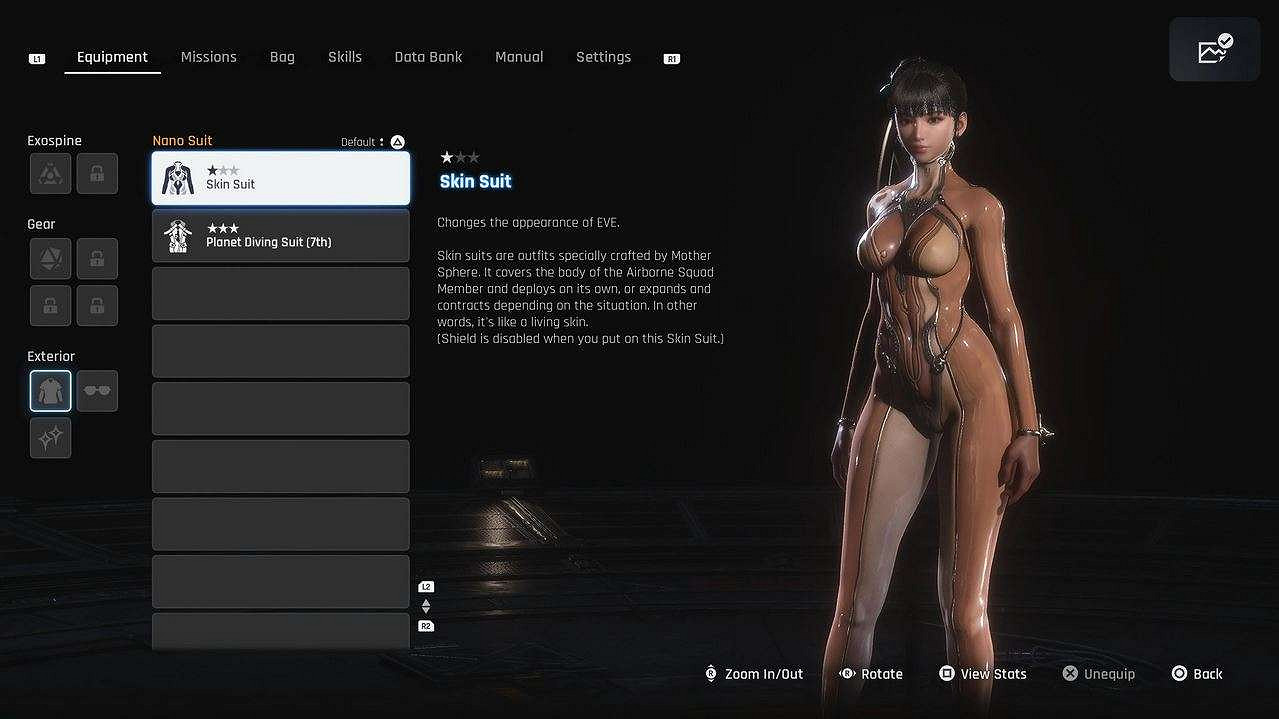Choose the Planet Diving Suit (7th)

281,236
